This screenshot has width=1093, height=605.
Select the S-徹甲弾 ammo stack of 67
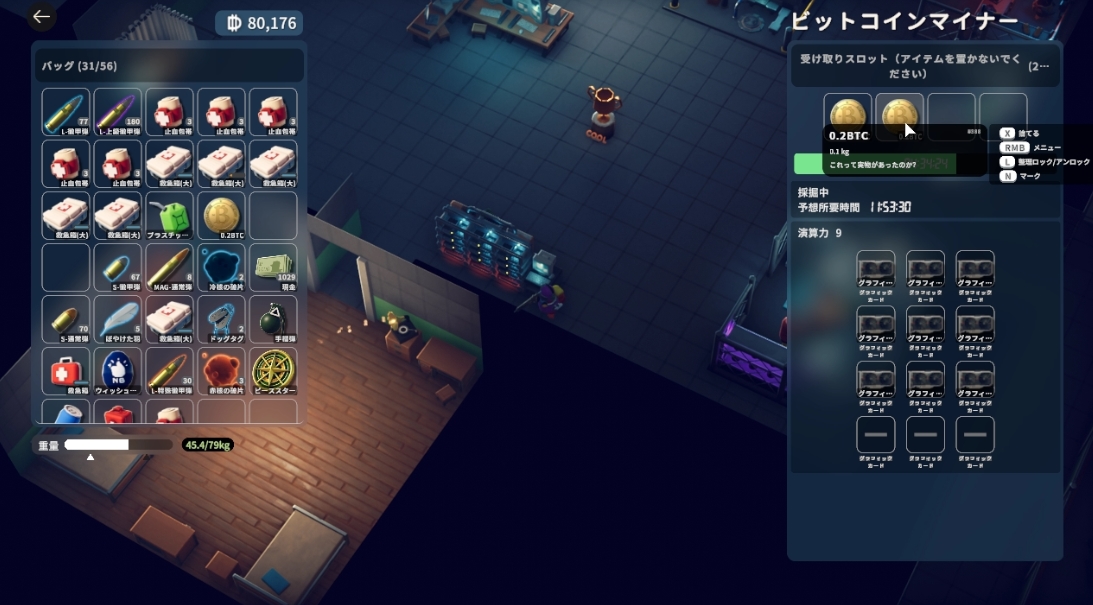click(x=118, y=267)
